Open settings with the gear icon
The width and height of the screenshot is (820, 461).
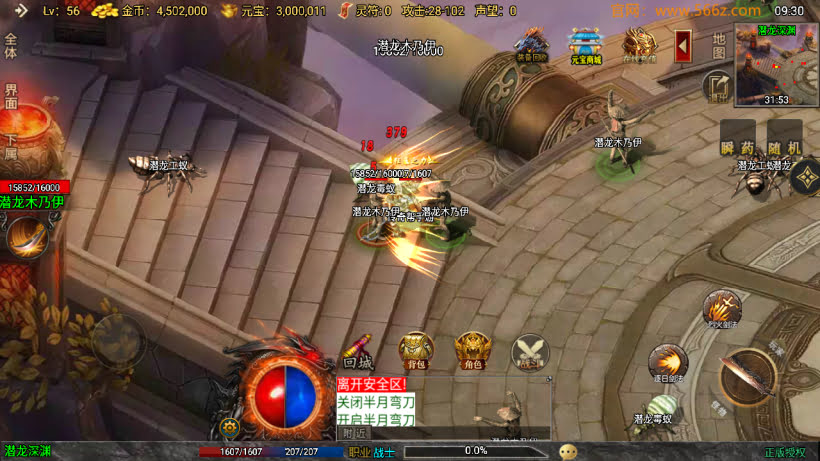[x=231, y=426]
